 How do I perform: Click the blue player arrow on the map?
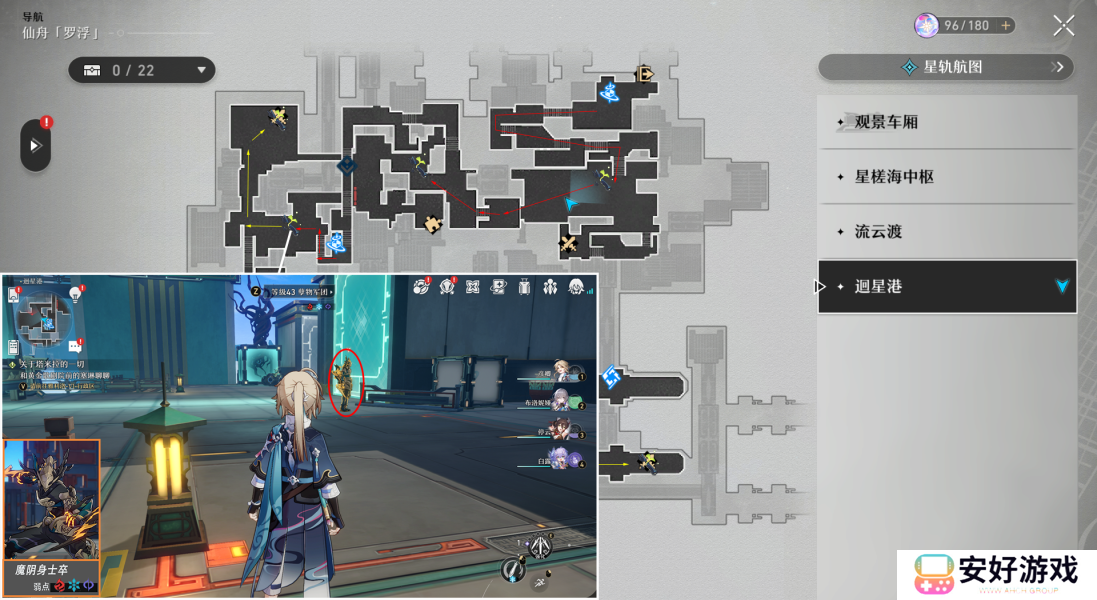(x=571, y=203)
